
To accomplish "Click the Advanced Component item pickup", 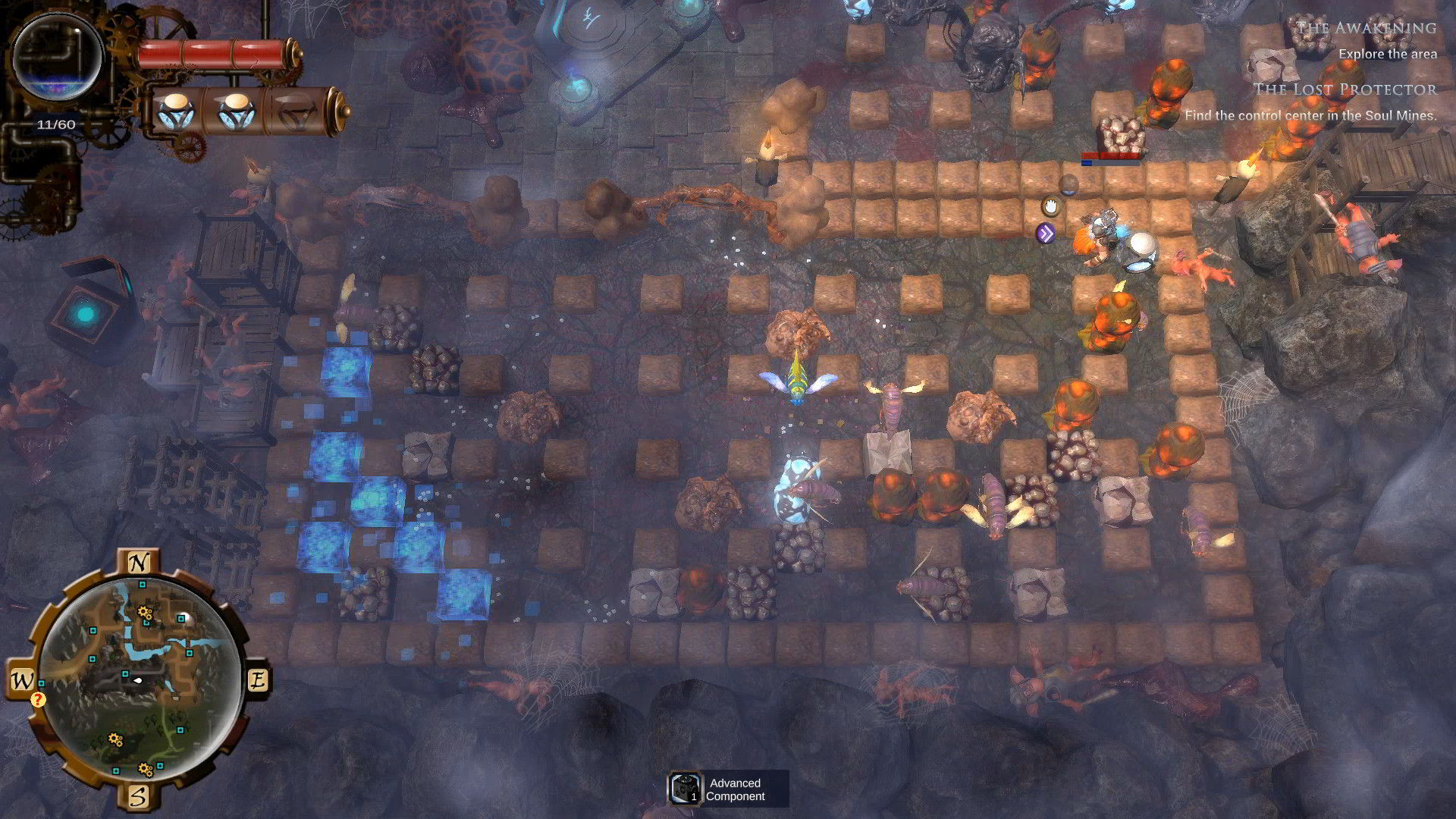I will [x=727, y=789].
